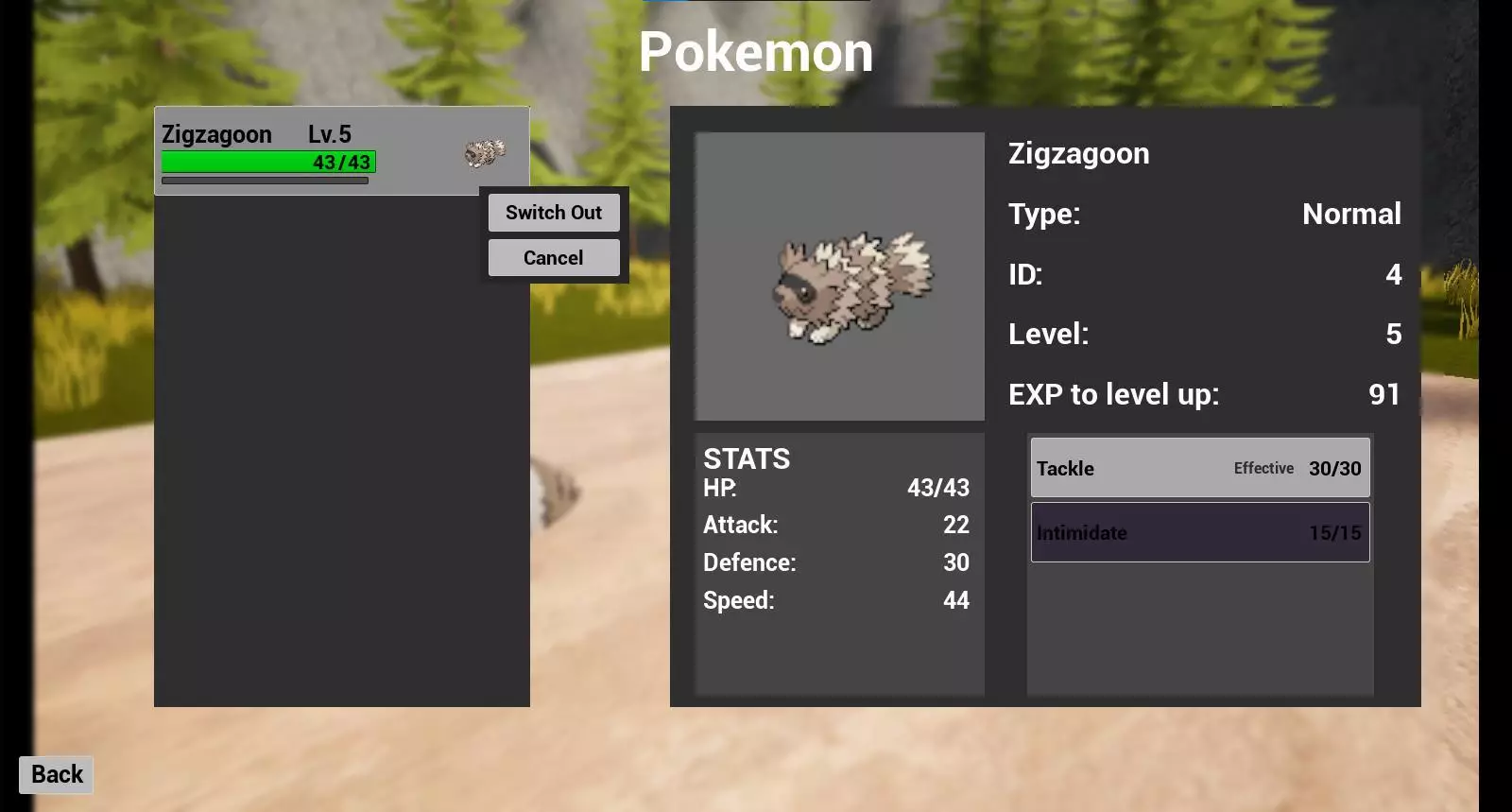Open the Zigzagoon detail panel header
Screen dimensions: 1512x812
click(1078, 153)
